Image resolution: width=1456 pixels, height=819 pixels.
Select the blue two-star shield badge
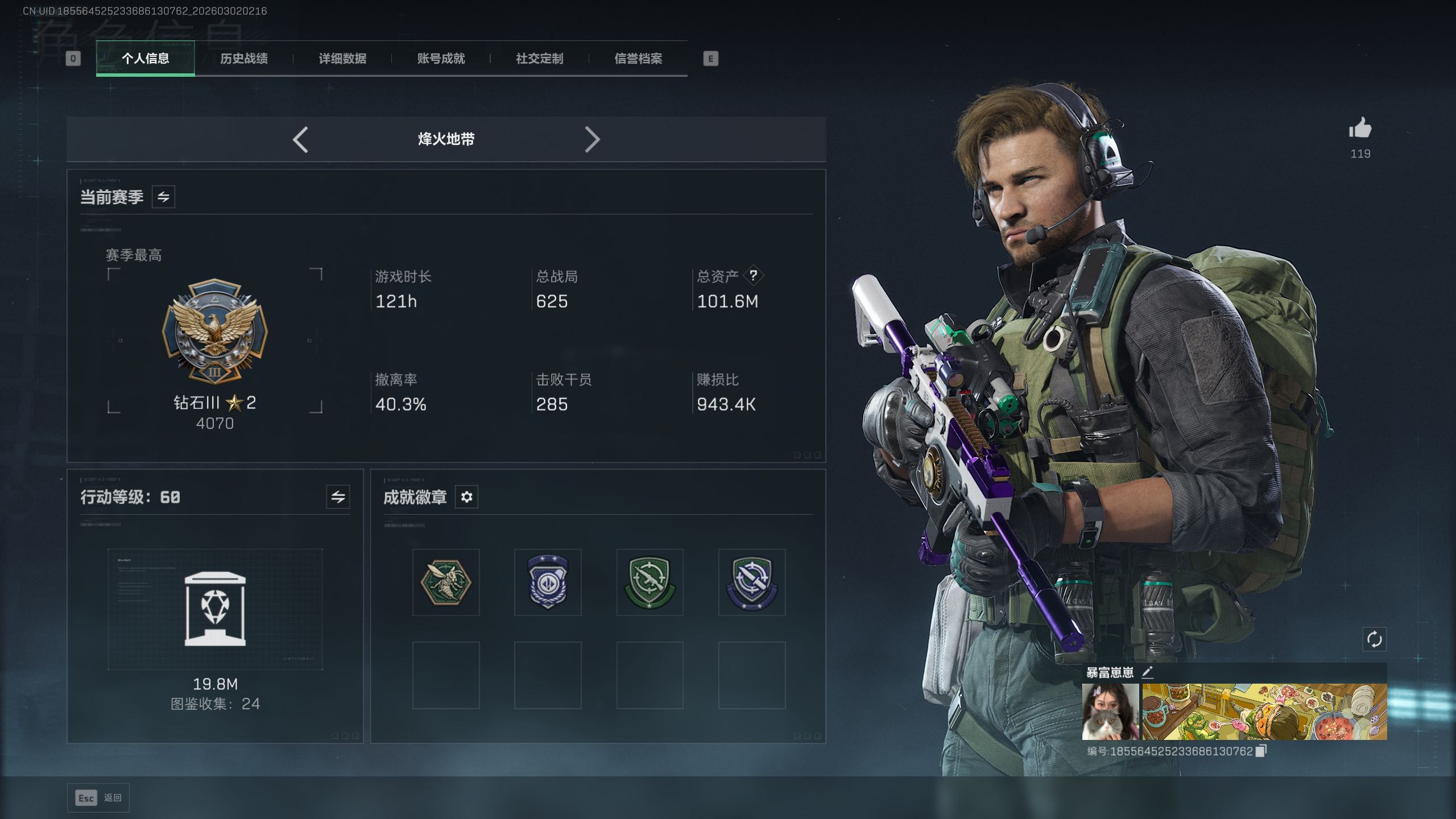[x=548, y=582]
